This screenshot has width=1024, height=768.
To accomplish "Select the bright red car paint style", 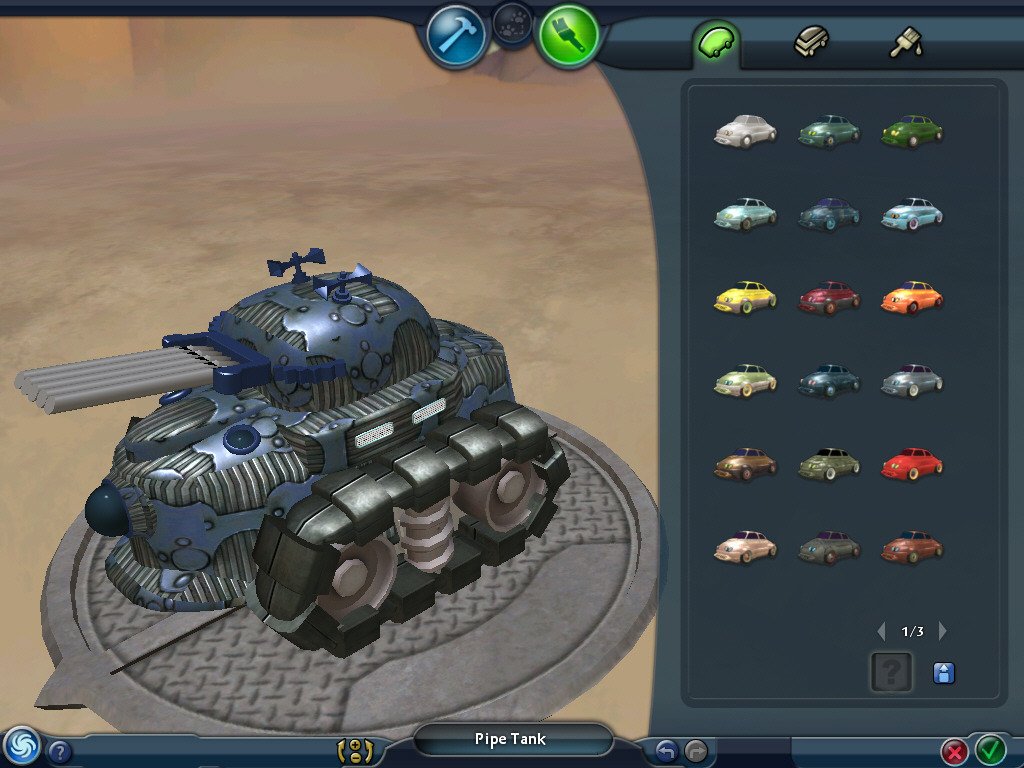I will (912, 464).
